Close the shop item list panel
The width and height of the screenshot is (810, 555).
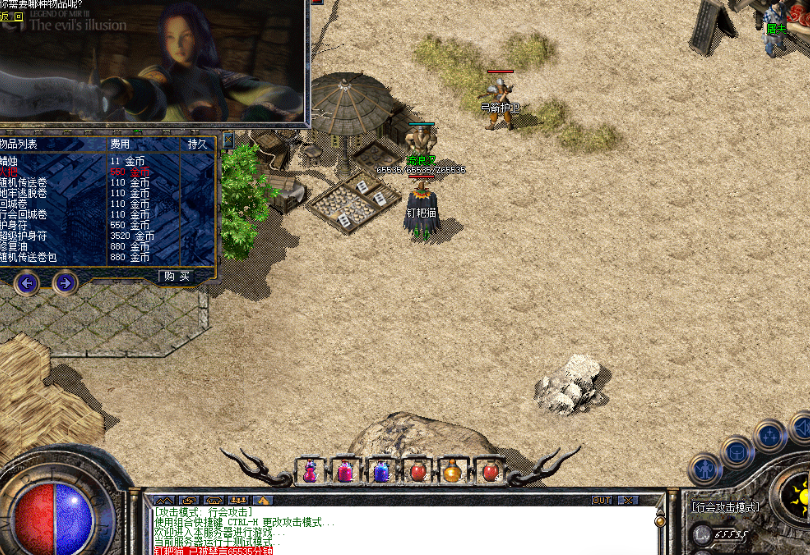coord(227,141)
